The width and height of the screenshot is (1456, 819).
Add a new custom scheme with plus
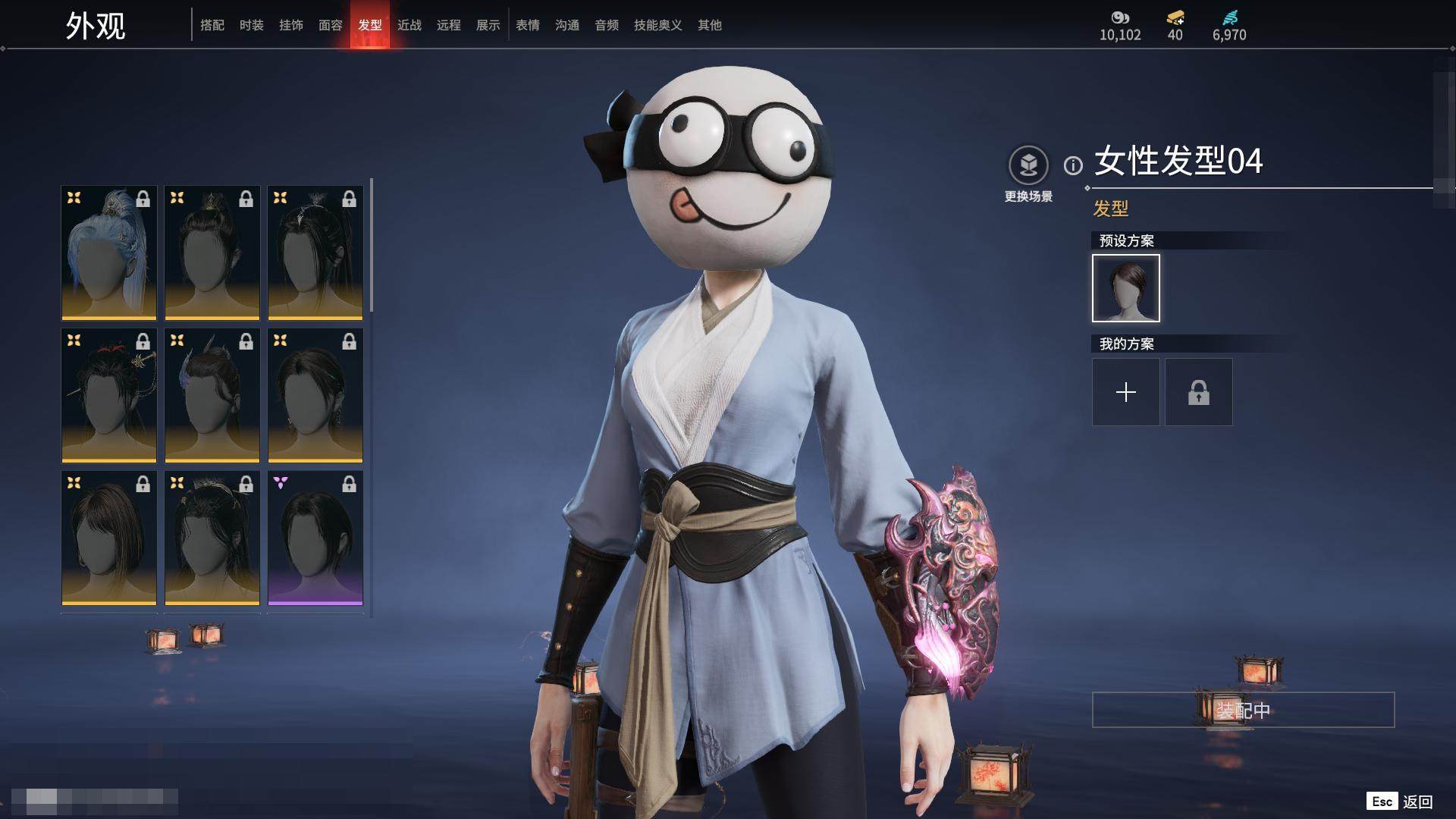point(1126,392)
